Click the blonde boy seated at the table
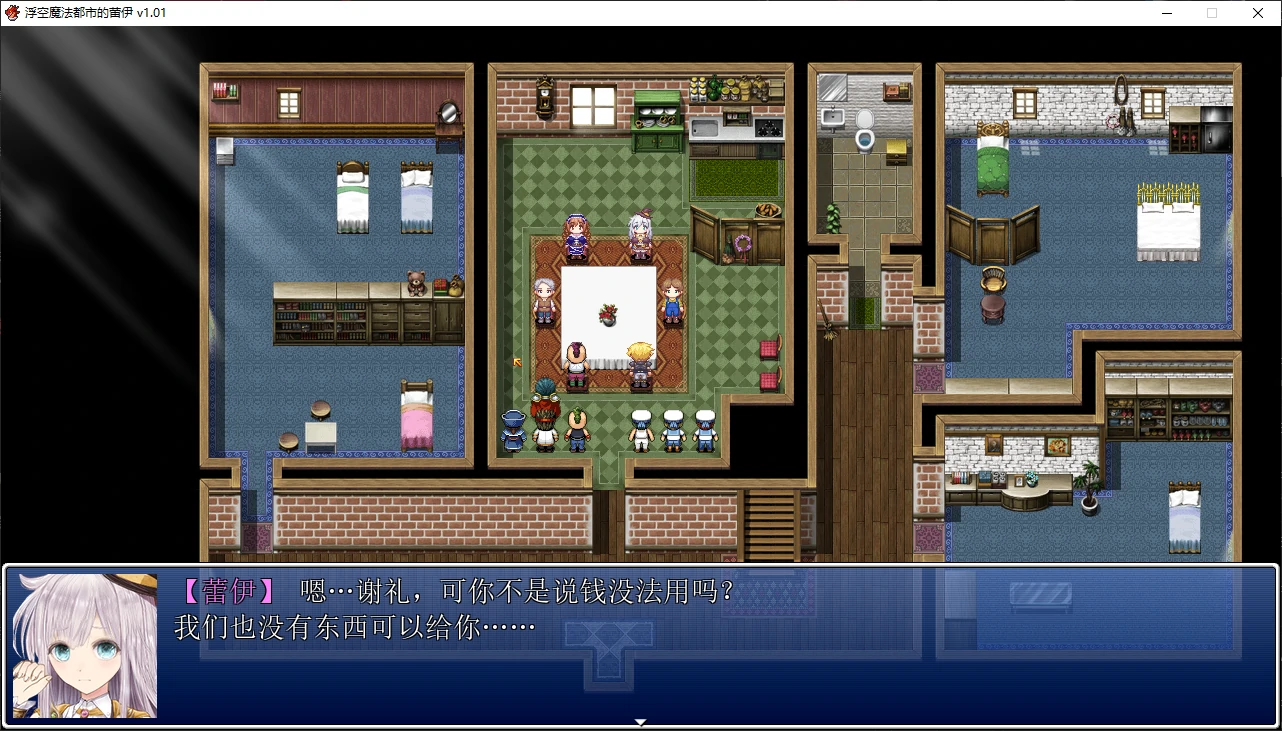1282x731 pixels. (640, 360)
